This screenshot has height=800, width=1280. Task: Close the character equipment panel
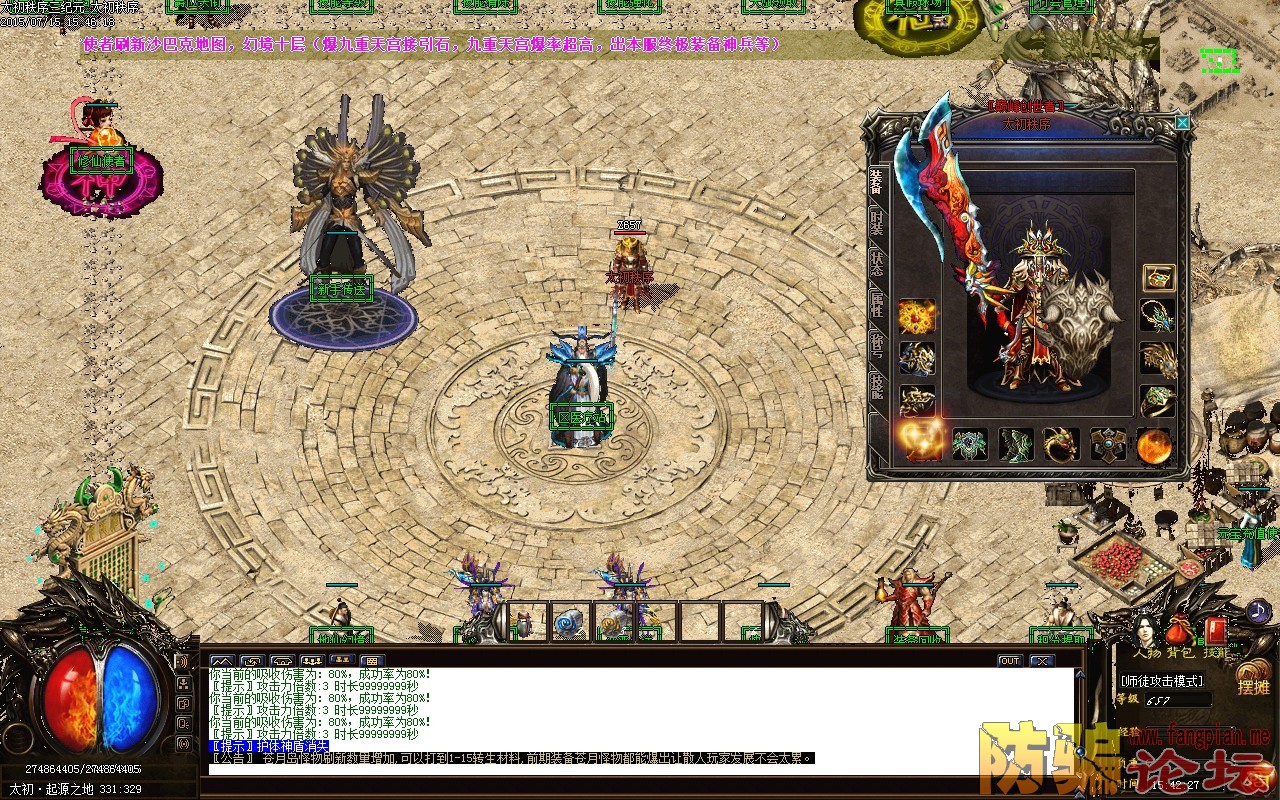point(1182,123)
